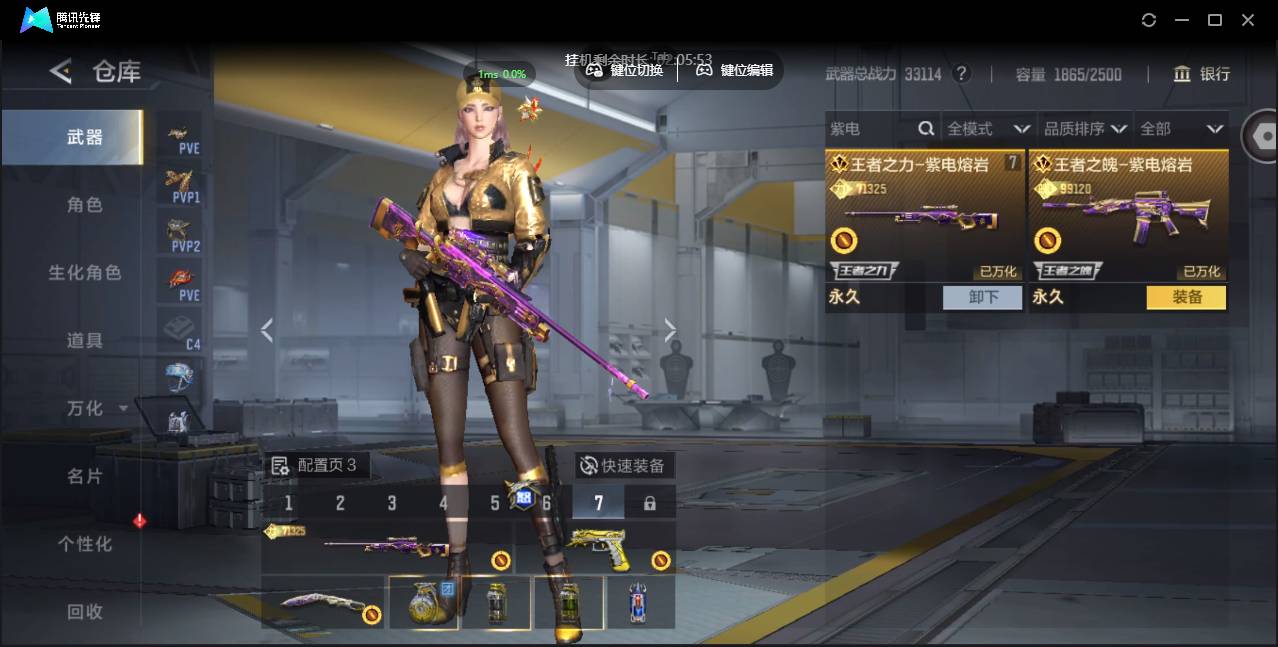Click the 卸下 unequip button
The width and height of the screenshot is (1278, 647).
pos(982,297)
